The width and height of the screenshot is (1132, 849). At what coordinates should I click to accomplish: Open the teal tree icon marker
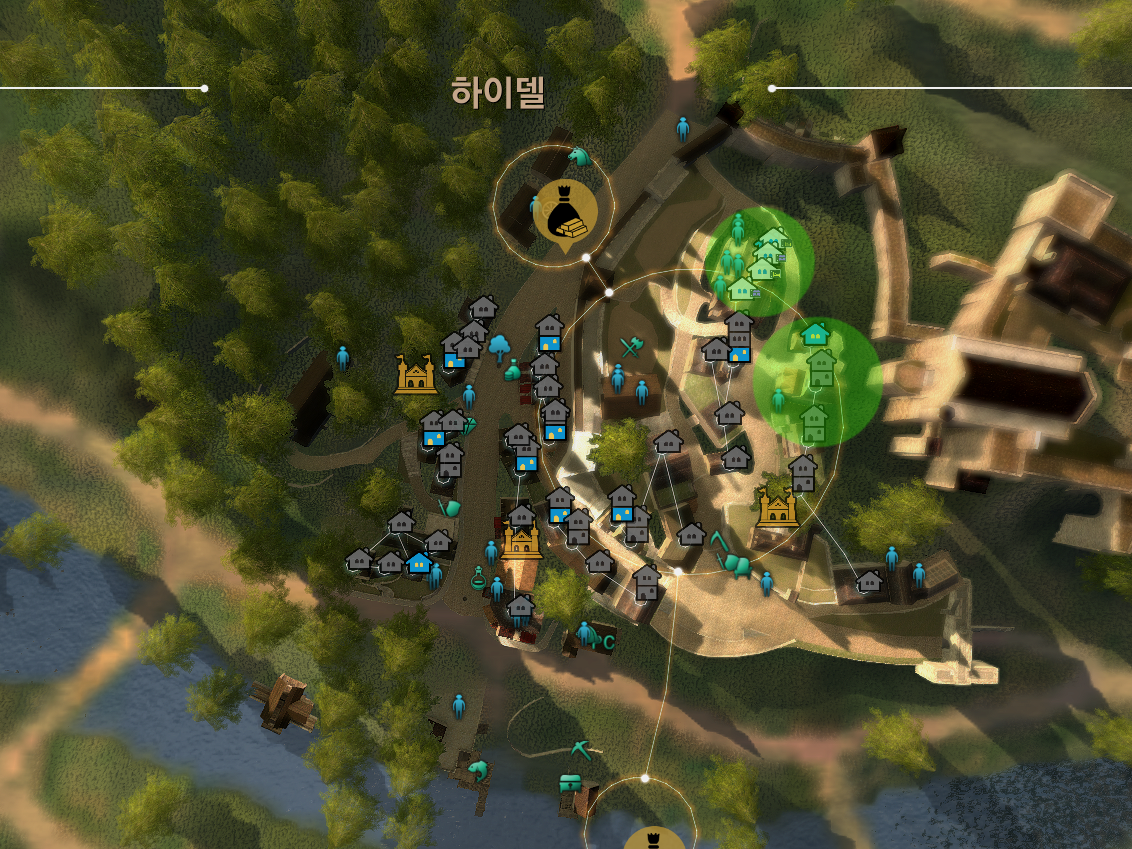[x=498, y=348]
